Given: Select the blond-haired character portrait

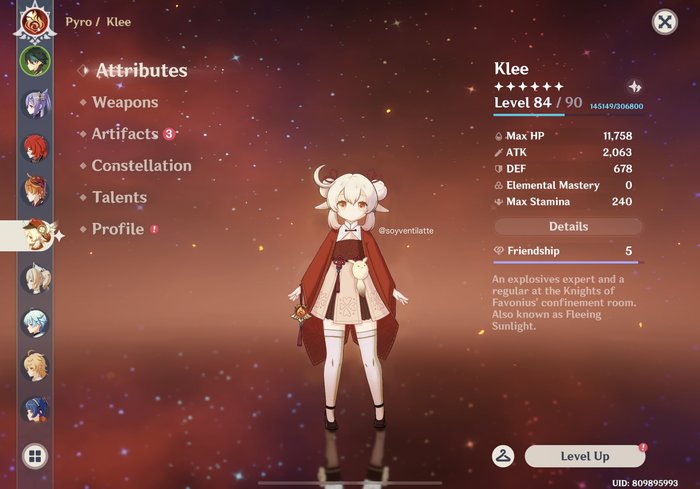Looking at the screenshot, I should click(34, 365).
